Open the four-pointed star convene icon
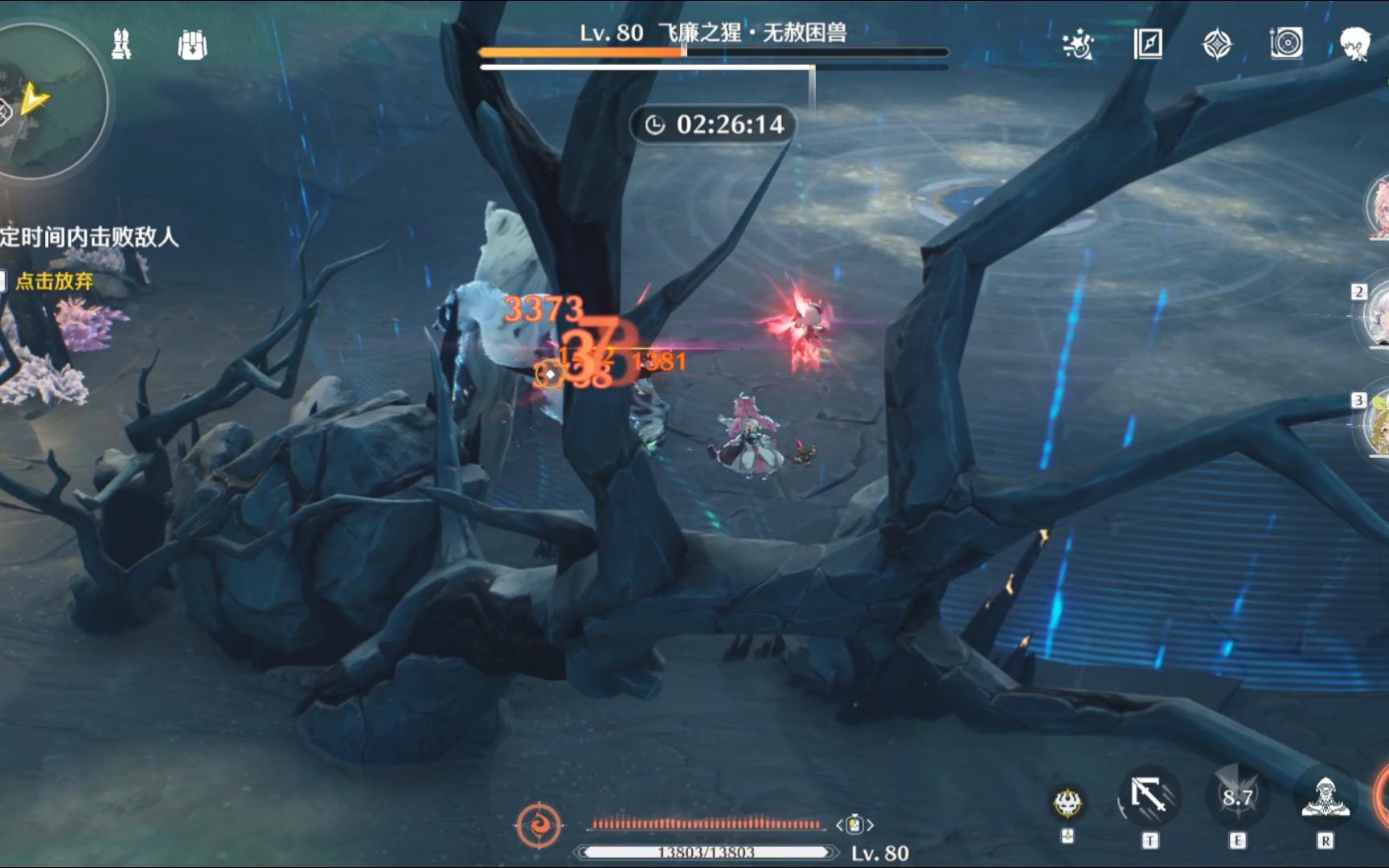The height and width of the screenshot is (868, 1389). click(1217, 44)
